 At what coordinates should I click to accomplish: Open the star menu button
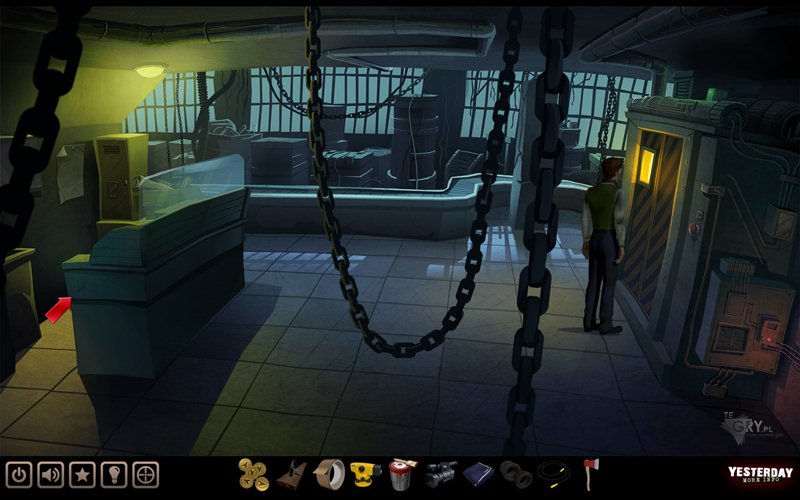(83, 473)
